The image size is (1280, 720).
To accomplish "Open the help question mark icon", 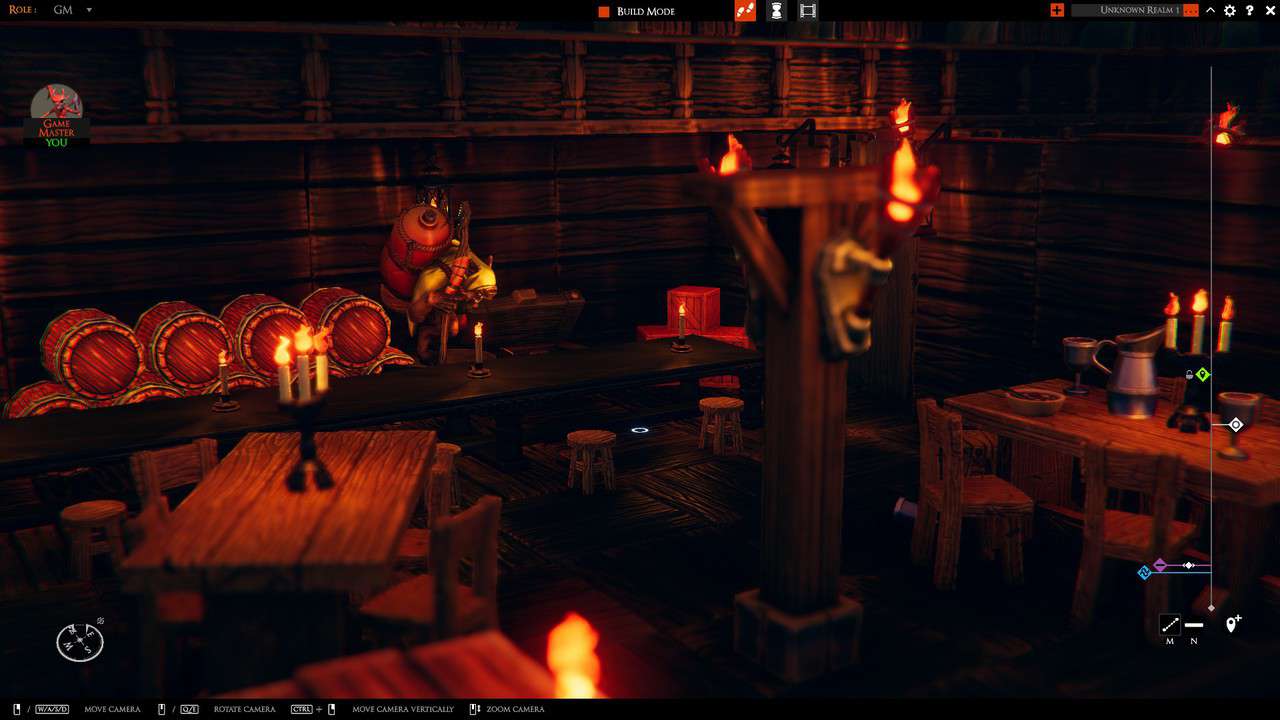I will tap(1249, 10).
